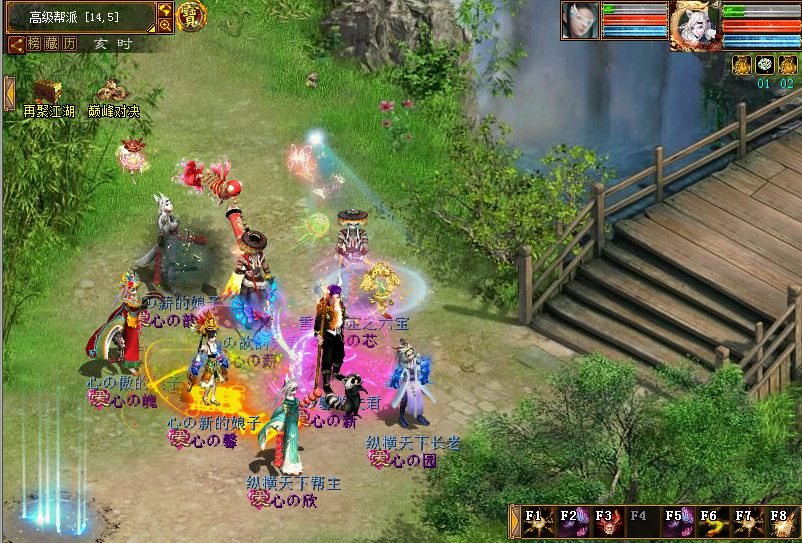Viewport: 802px width, 543px height.
Task: Open the 藏 collection button
Action: pos(52,44)
